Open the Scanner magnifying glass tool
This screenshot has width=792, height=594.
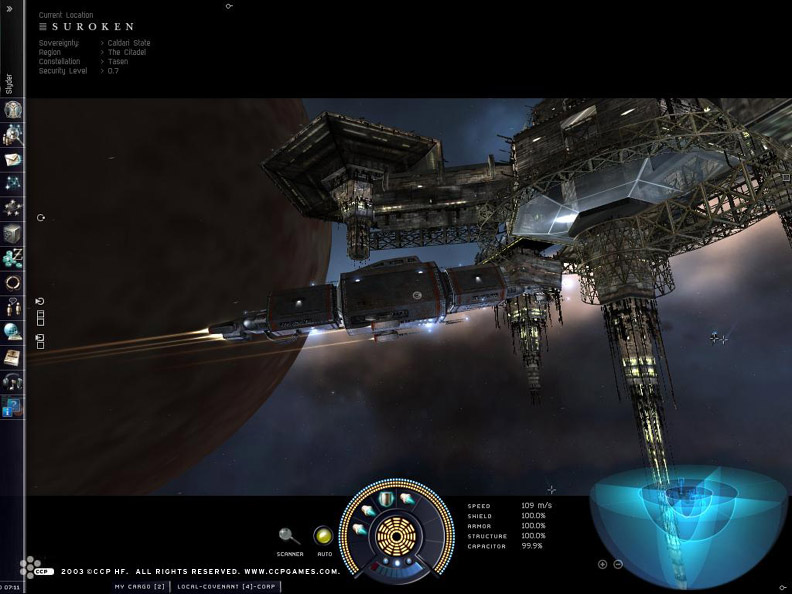click(290, 537)
